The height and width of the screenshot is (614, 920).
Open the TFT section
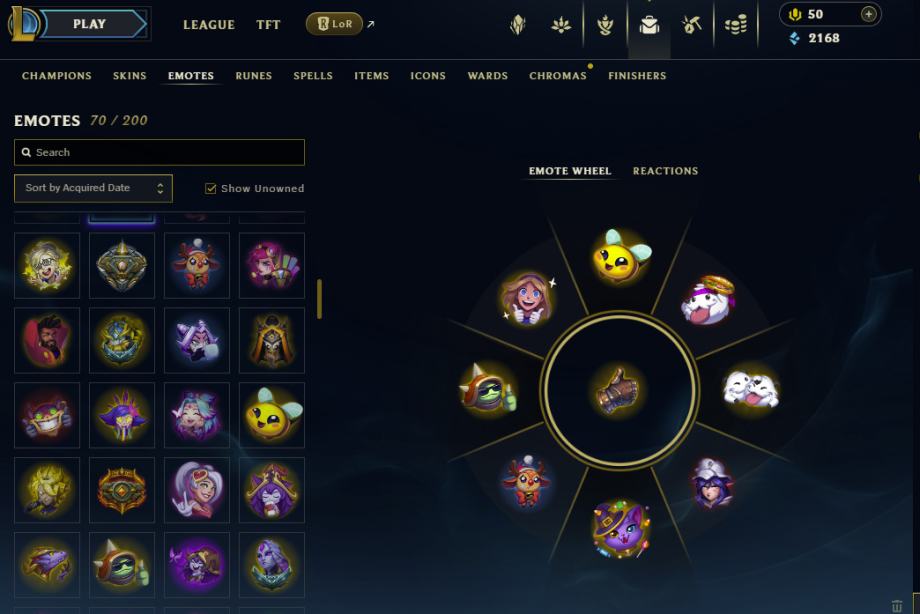[x=268, y=25]
